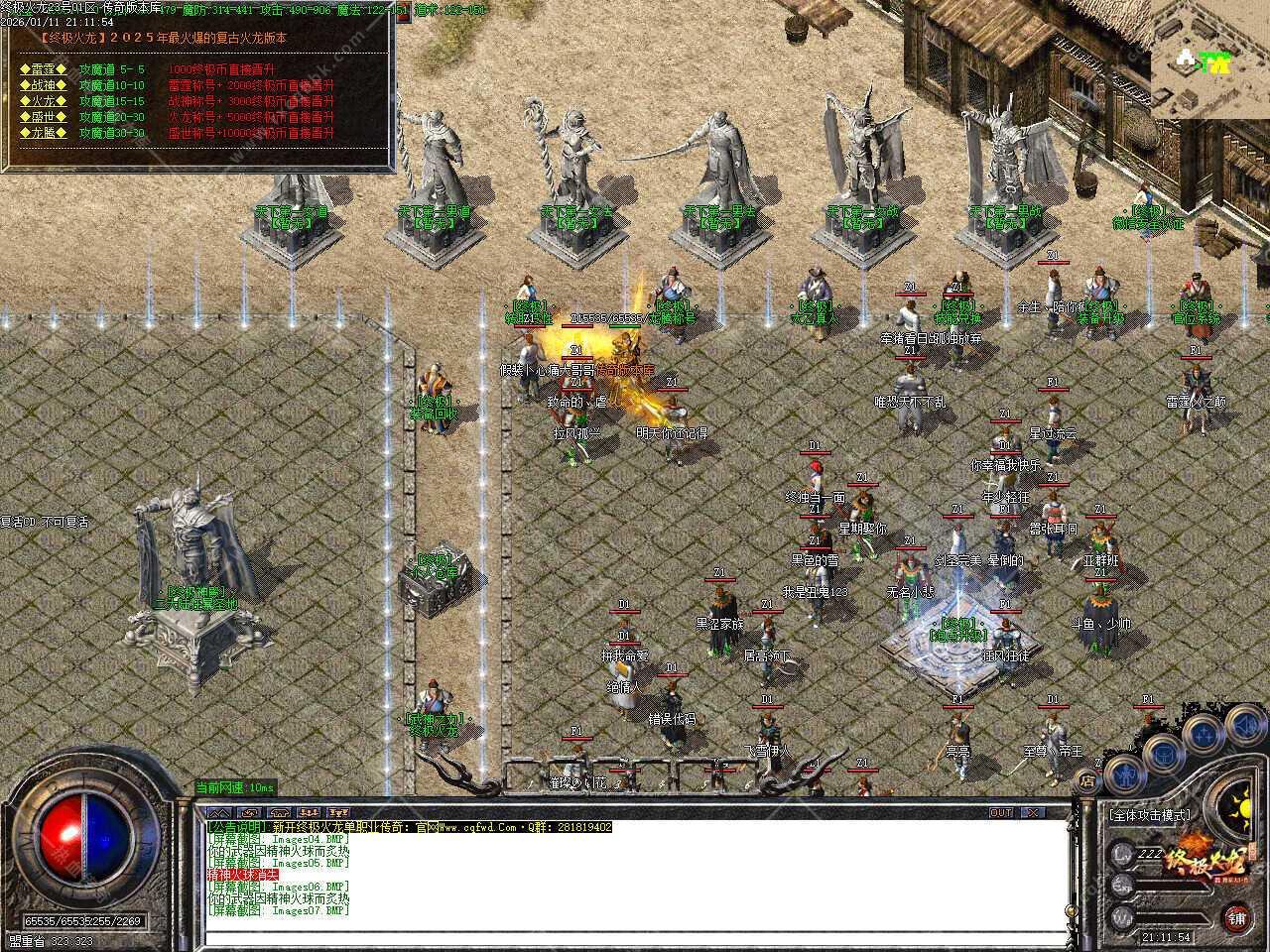Click the four-dots skills round button
This screenshot has height=952, width=1270.
(x=1204, y=734)
